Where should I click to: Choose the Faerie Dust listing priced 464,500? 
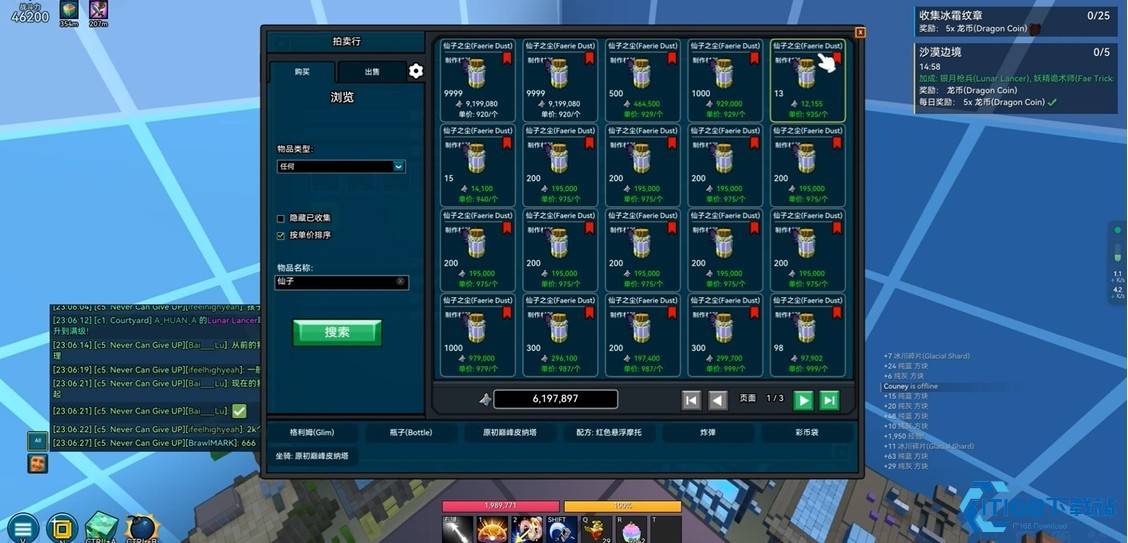[642, 80]
